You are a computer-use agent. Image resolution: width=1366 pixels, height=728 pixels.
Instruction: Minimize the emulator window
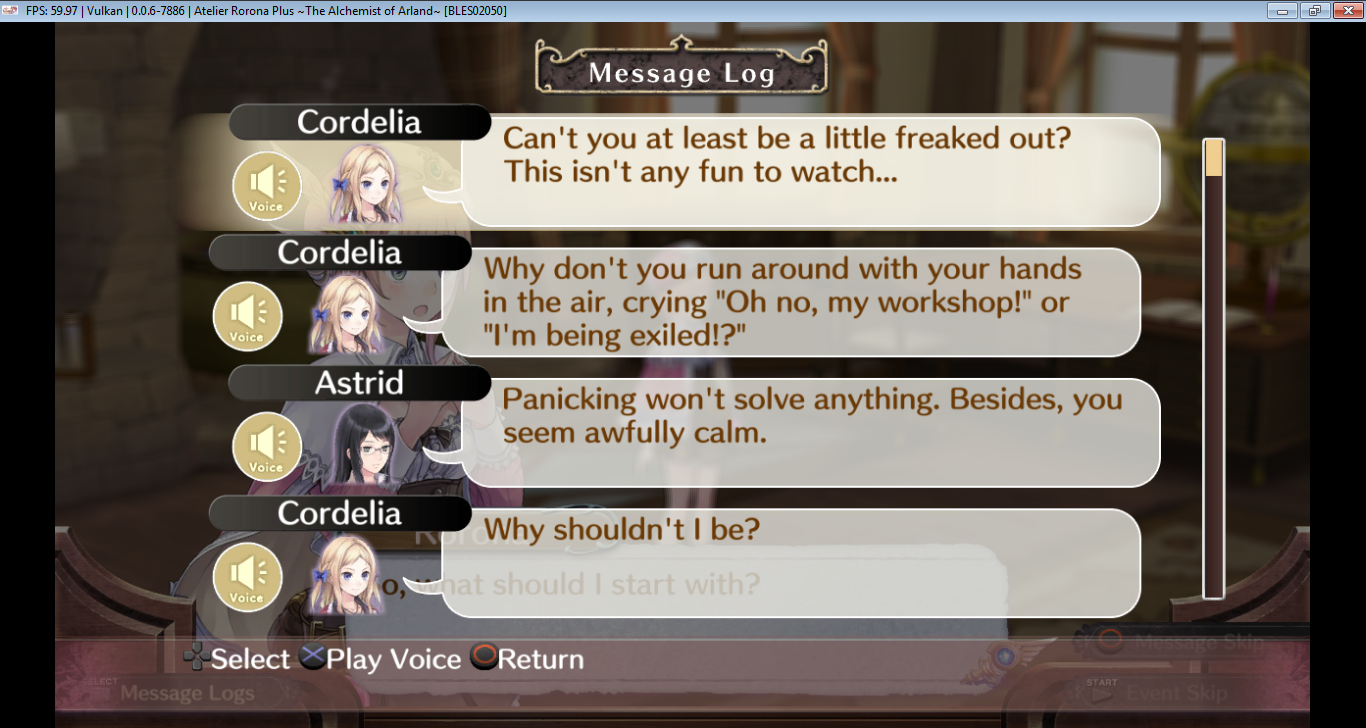(1283, 10)
